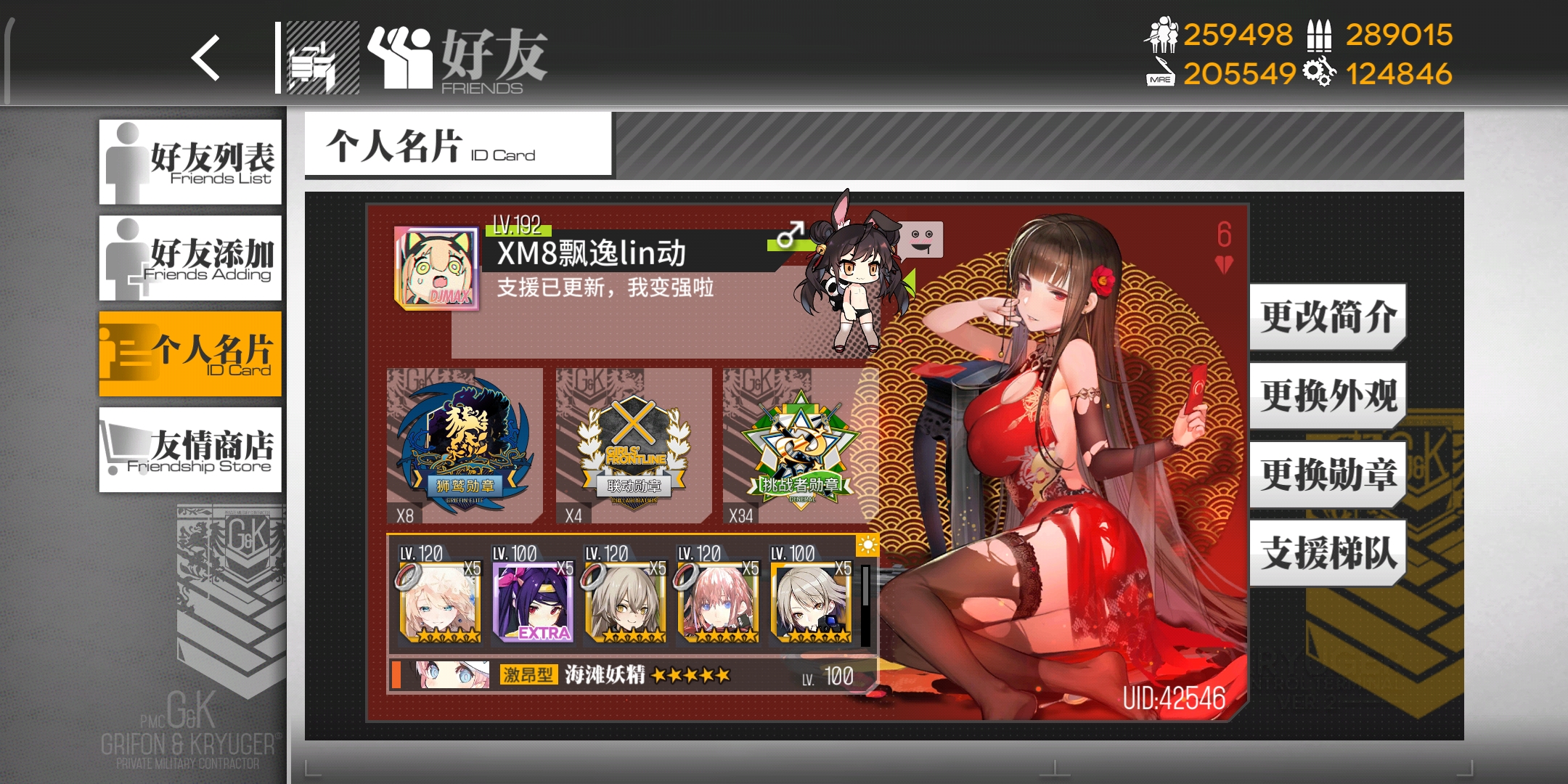Viewport: 1568px width, 784px height.
Task: Click the 更换勋章 change medal button
Action: pyautogui.click(x=1326, y=475)
